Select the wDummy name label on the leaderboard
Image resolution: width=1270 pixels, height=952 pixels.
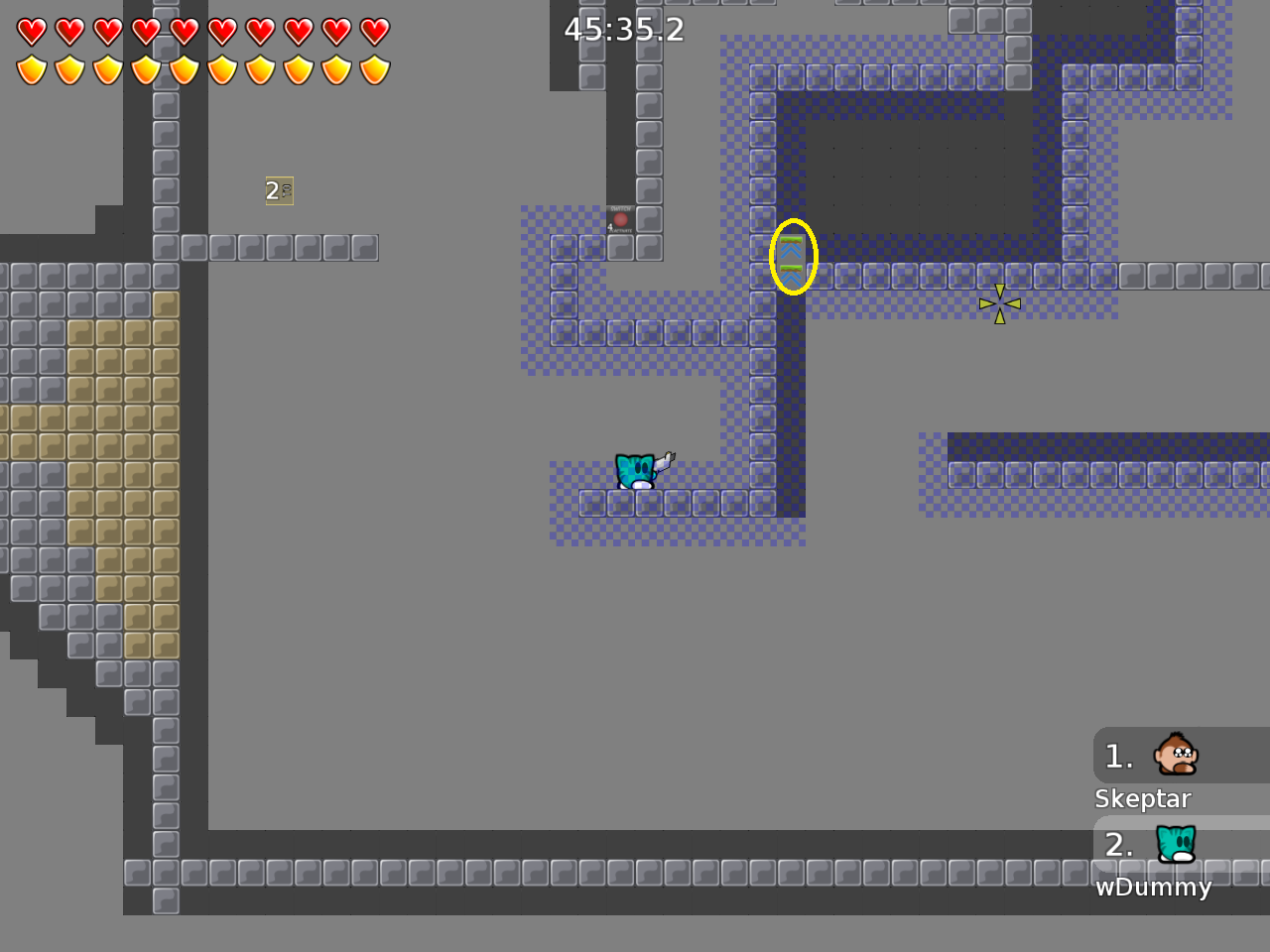[1153, 888]
